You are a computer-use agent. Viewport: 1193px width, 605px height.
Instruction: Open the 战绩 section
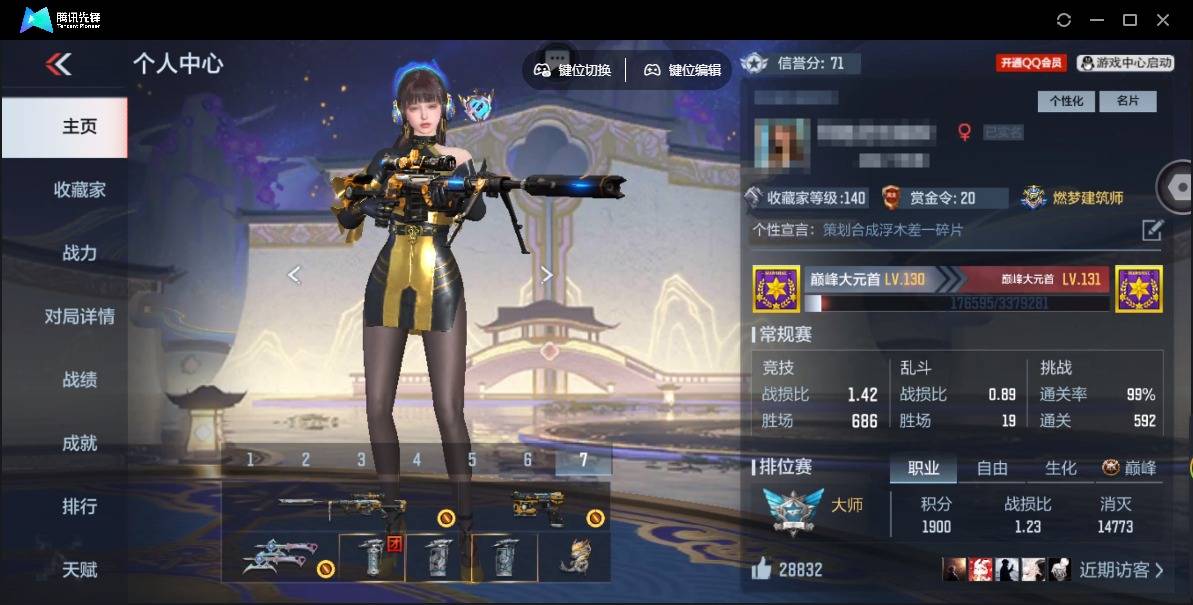pos(79,380)
